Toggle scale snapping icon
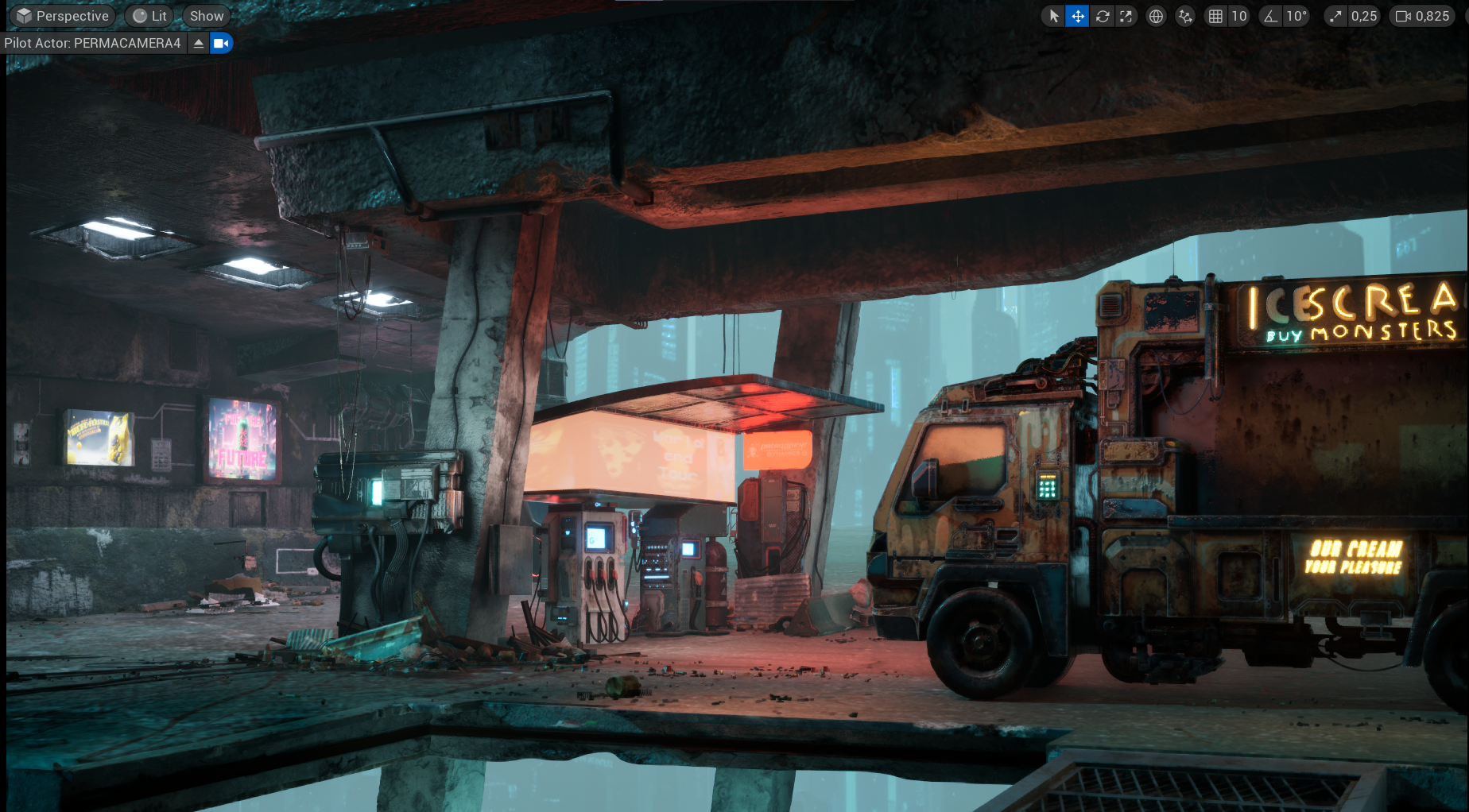Image resolution: width=1469 pixels, height=812 pixels. [x=1335, y=16]
